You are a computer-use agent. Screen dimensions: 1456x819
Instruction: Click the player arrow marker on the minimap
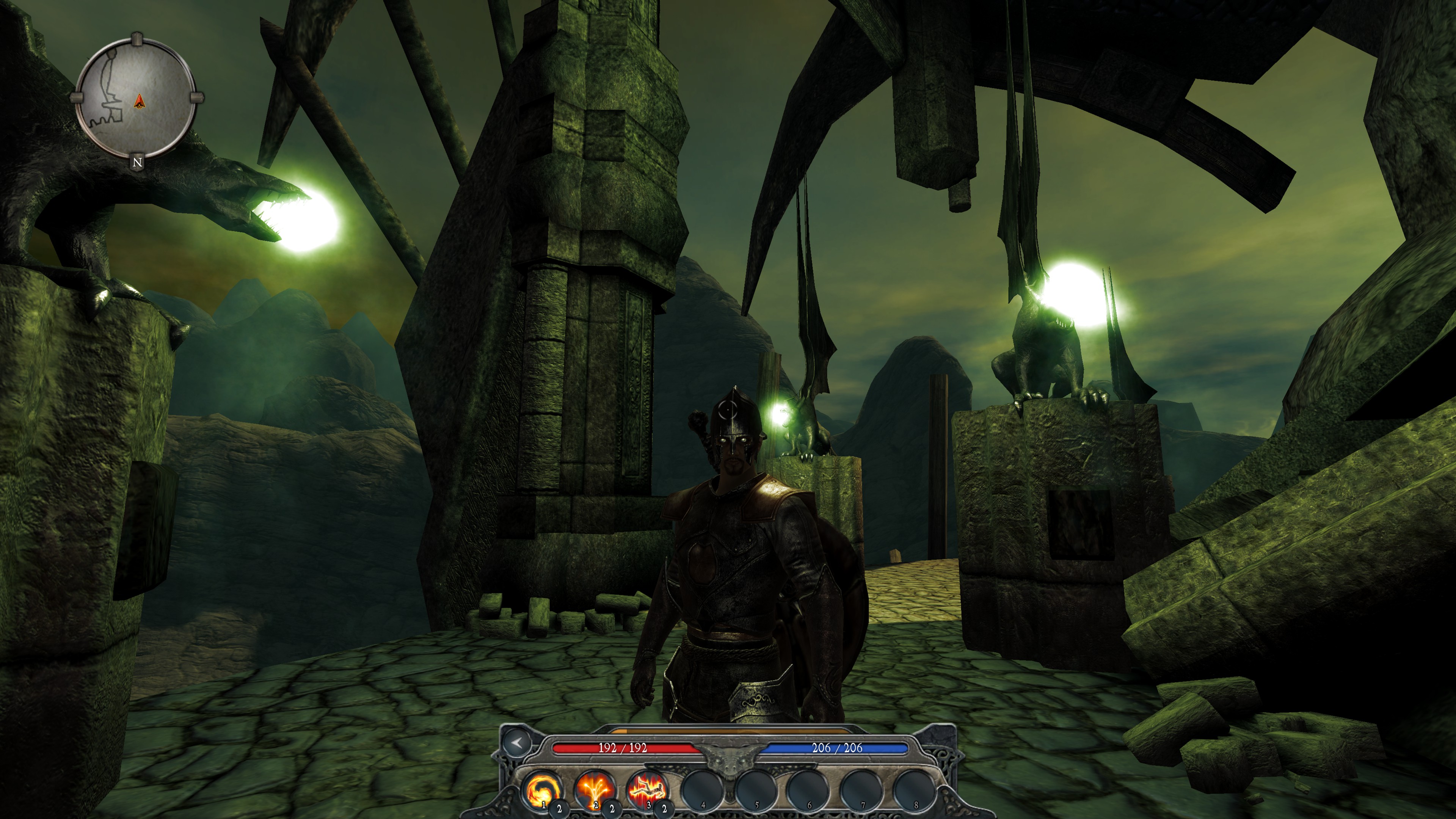coord(140,102)
